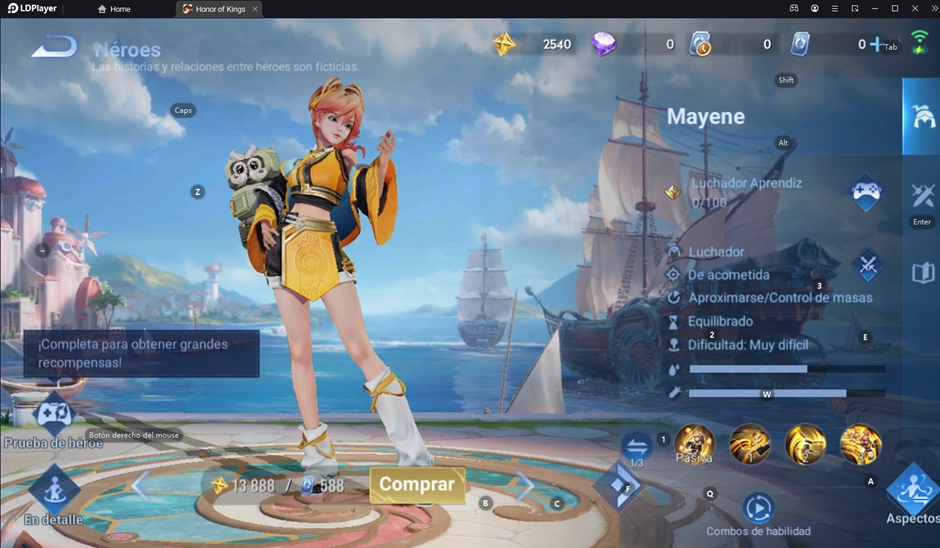Switch to the hero helmet tab

tap(922, 116)
